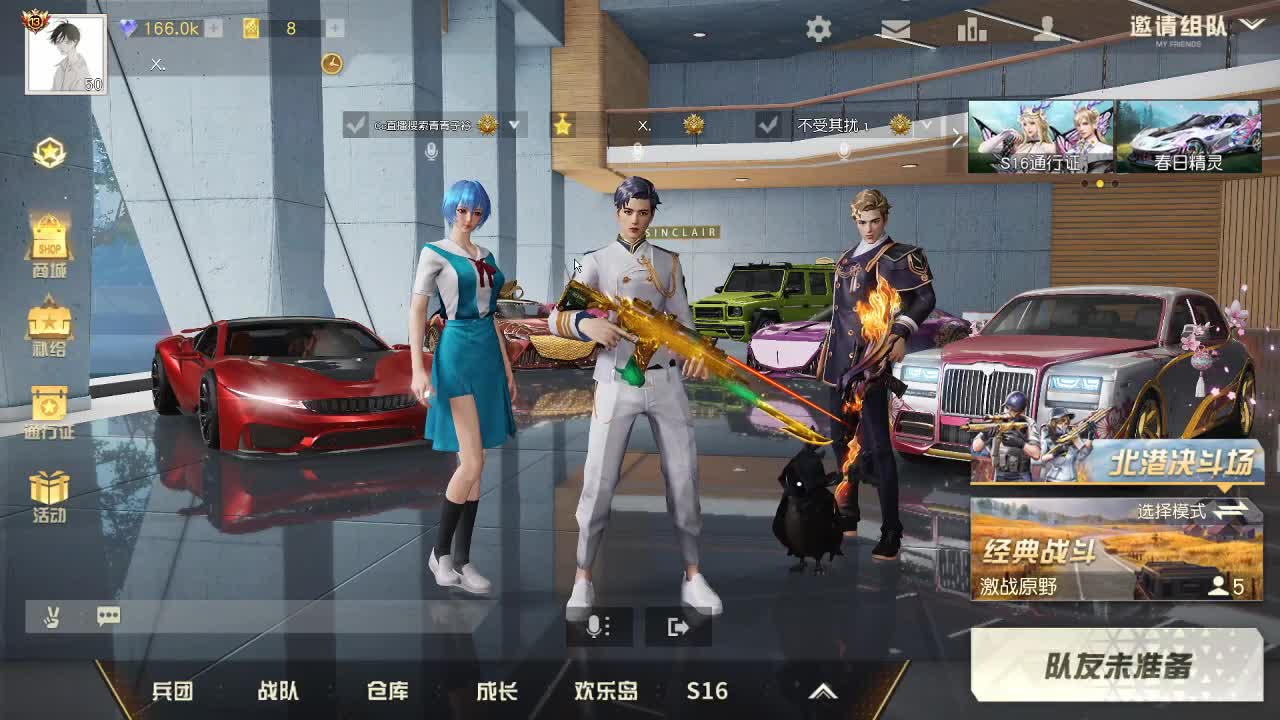Image resolution: width=1280 pixels, height=720 pixels.
Task: Open the mail inbox envelope icon
Action: pos(895,30)
